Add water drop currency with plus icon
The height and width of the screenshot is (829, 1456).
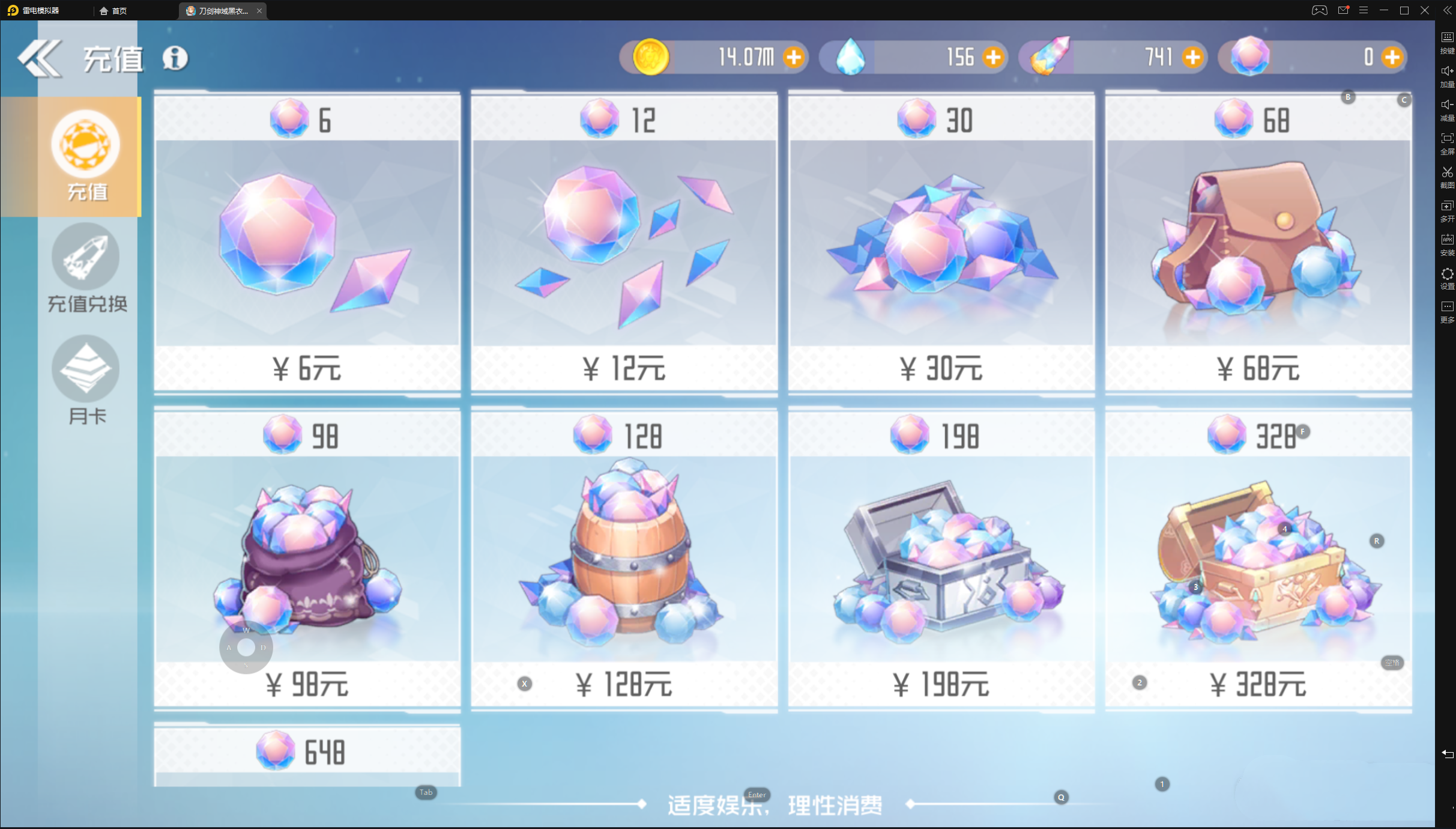(993, 57)
